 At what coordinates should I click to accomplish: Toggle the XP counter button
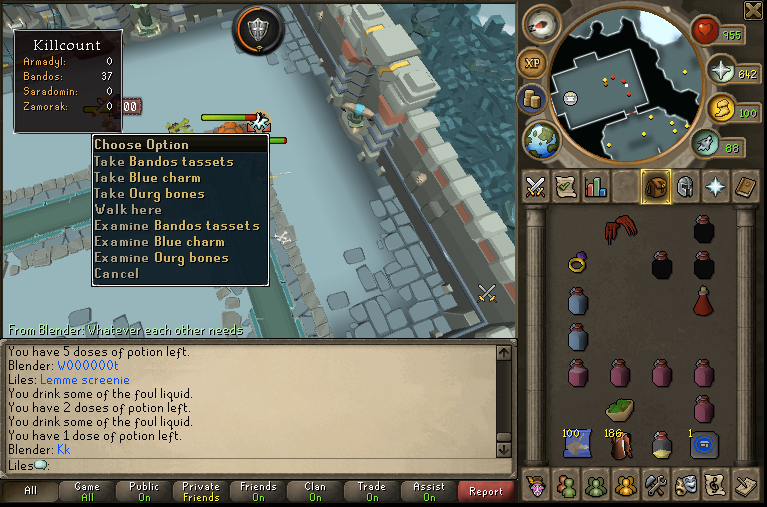pyautogui.click(x=531, y=63)
